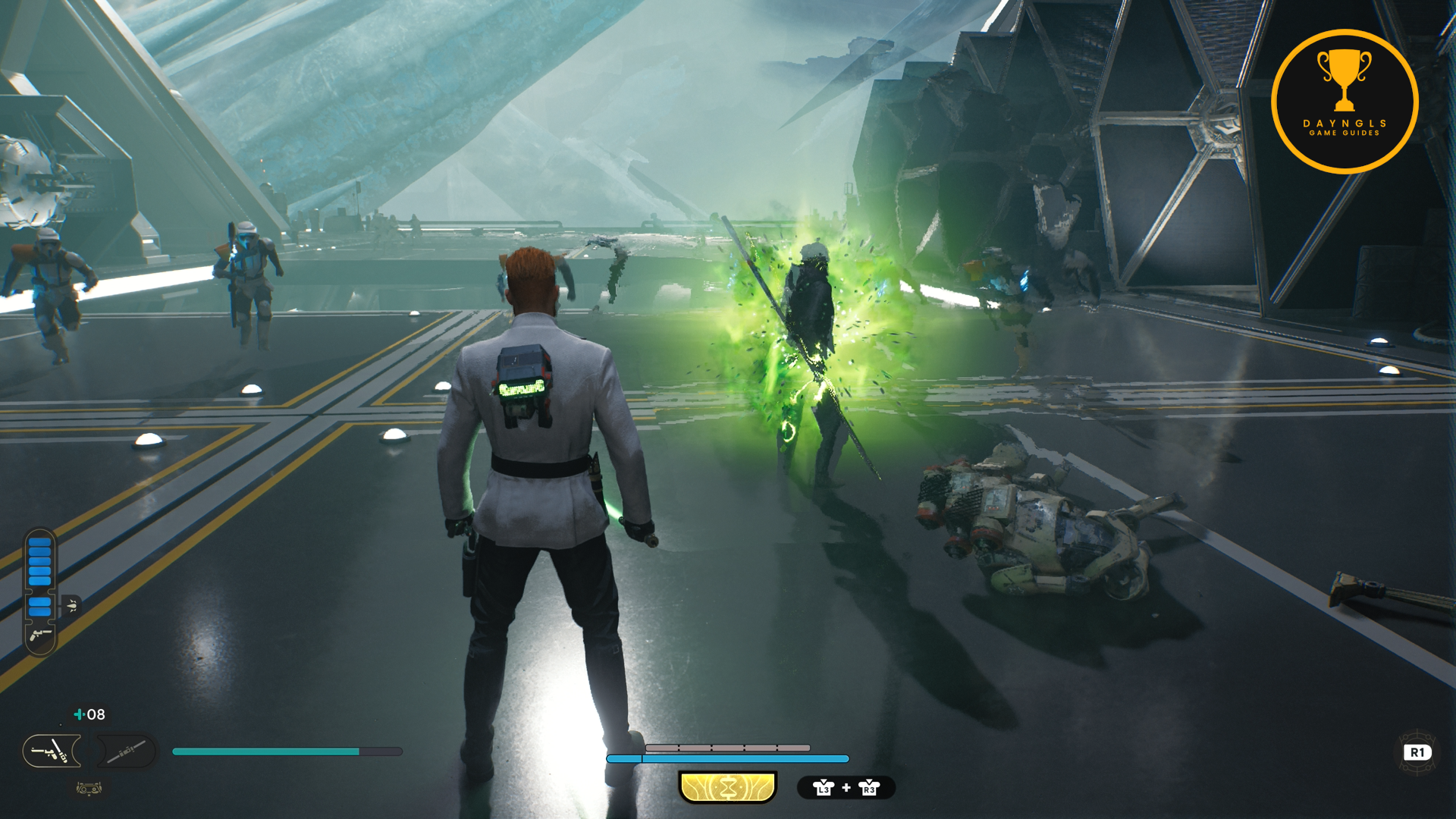This screenshot has width=1456, height=819.
Task: Click the small tab icon beside the force meter
Action: (72, 605)
